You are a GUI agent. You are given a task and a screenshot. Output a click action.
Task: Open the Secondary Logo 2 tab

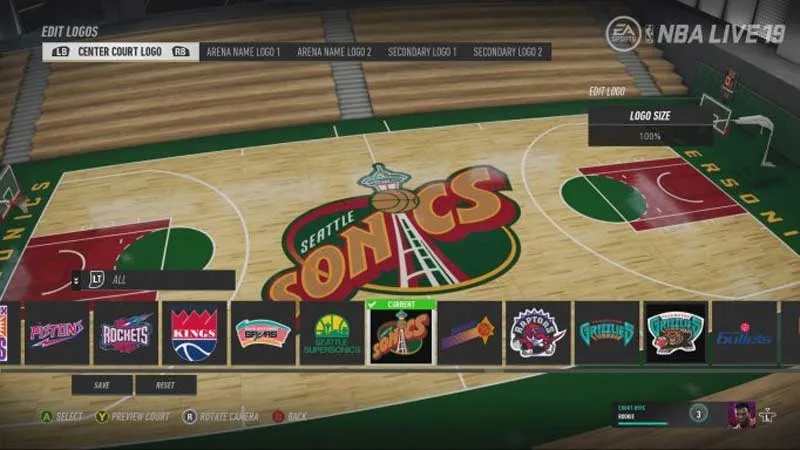[508, 51]
